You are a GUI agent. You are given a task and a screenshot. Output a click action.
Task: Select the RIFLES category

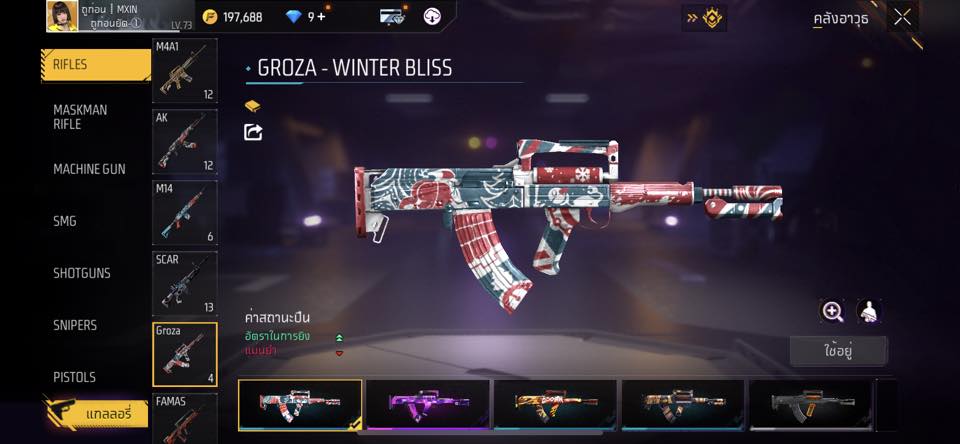tap(95, 65)
